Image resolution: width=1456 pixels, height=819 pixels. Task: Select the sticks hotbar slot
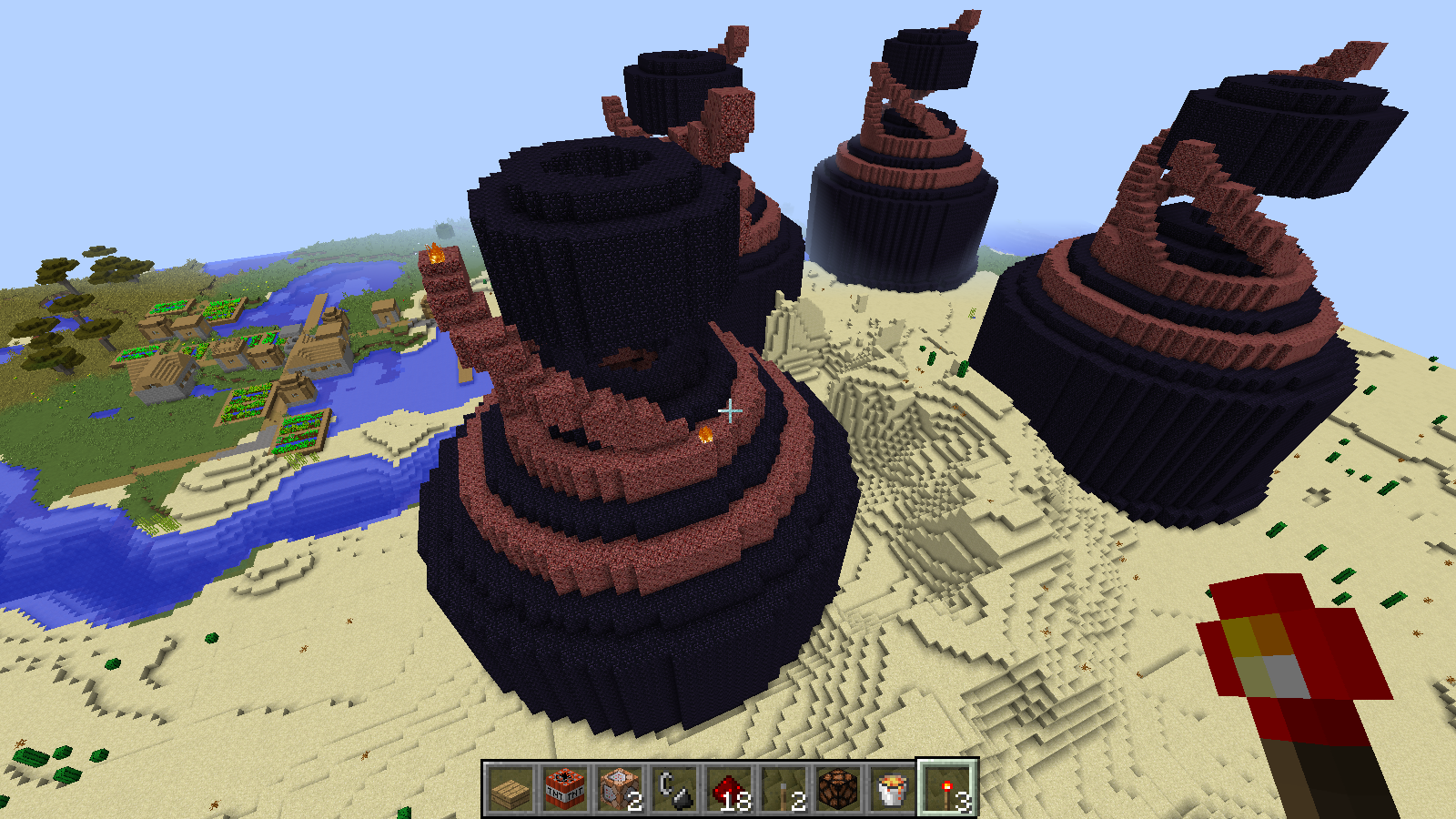pos(781,790)
